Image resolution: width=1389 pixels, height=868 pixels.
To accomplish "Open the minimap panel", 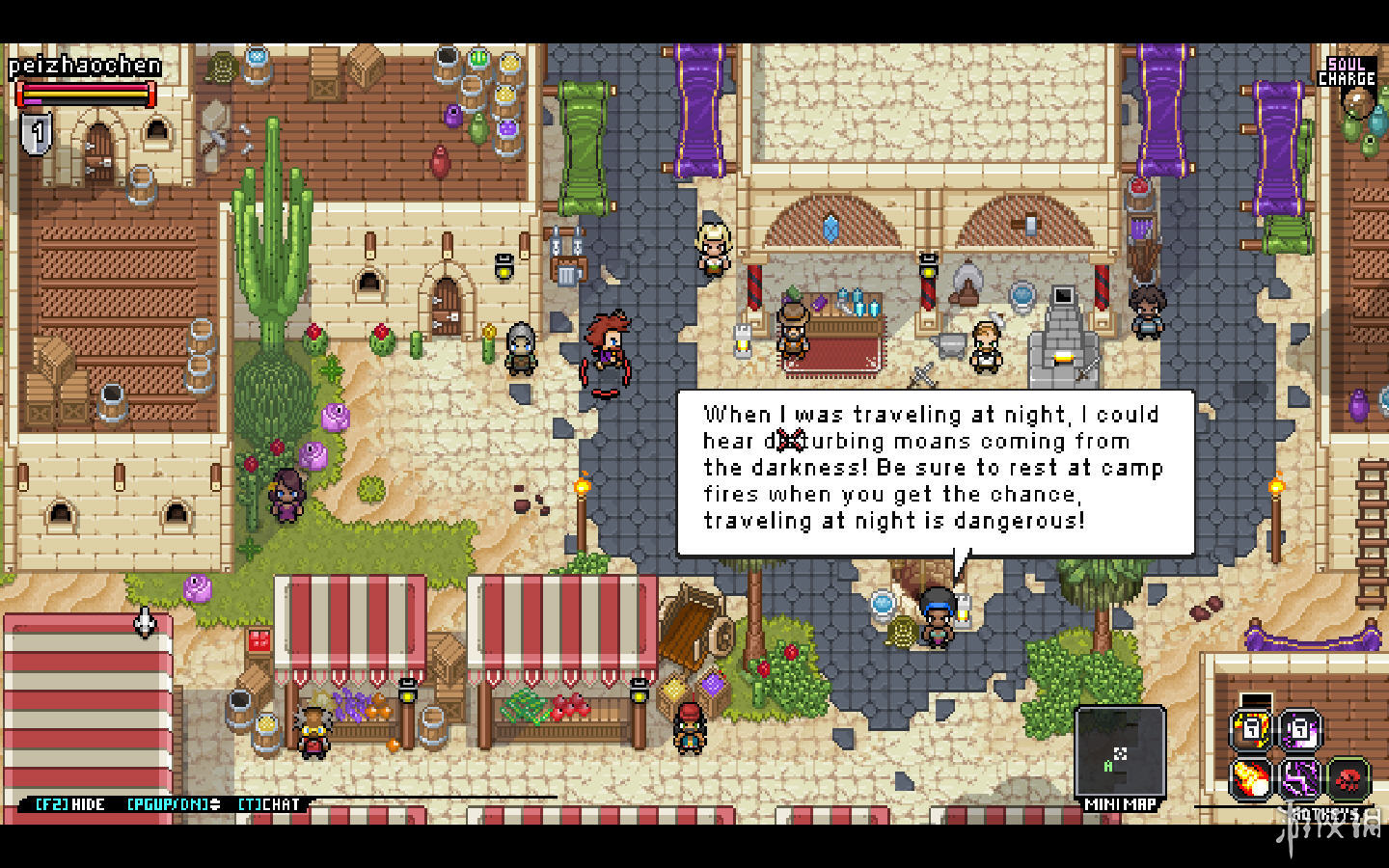I will click(x=1120, y=752).
